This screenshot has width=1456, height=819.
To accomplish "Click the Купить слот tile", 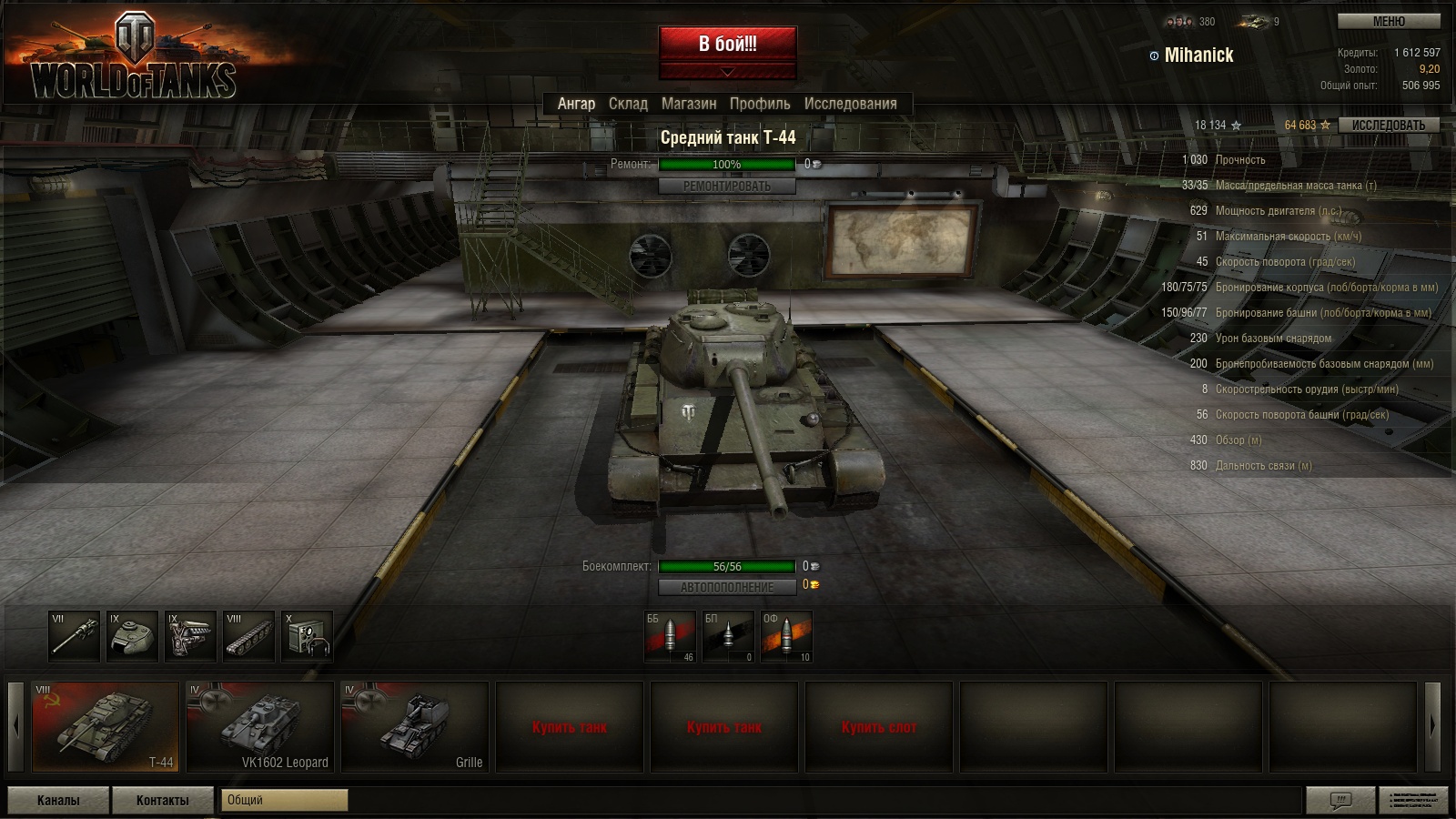I will click(x=879, y=726).
